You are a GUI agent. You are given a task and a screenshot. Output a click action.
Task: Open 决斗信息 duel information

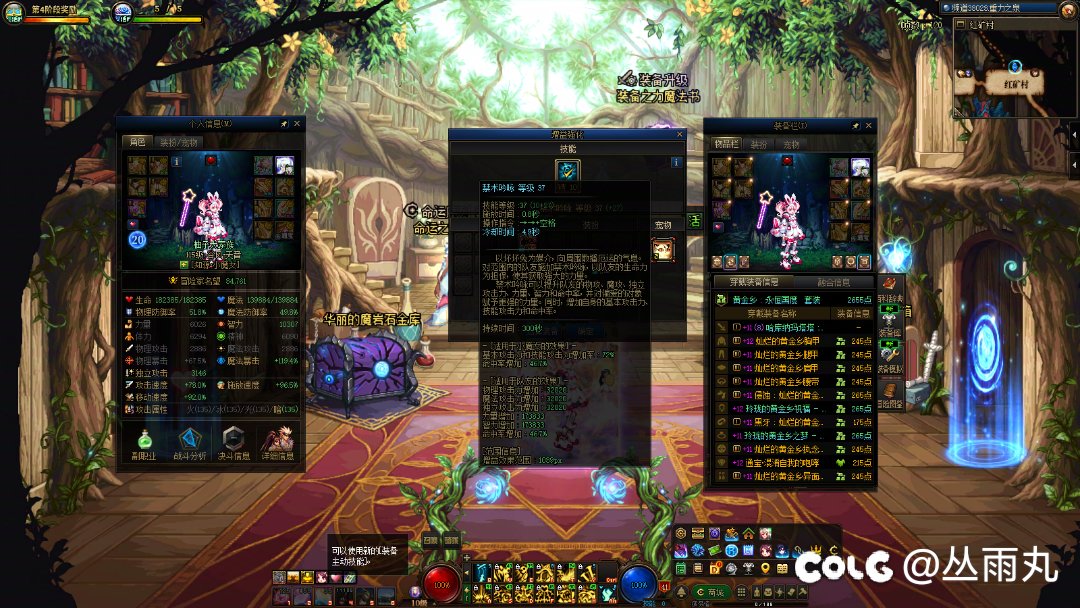(x=233, y=444)
